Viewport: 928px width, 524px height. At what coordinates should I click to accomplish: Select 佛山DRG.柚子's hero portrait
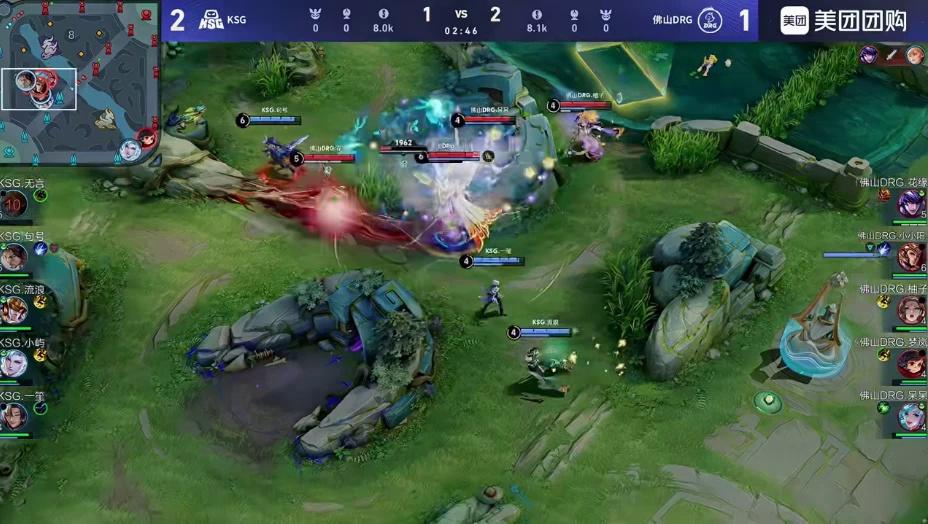tap(910, 311)
